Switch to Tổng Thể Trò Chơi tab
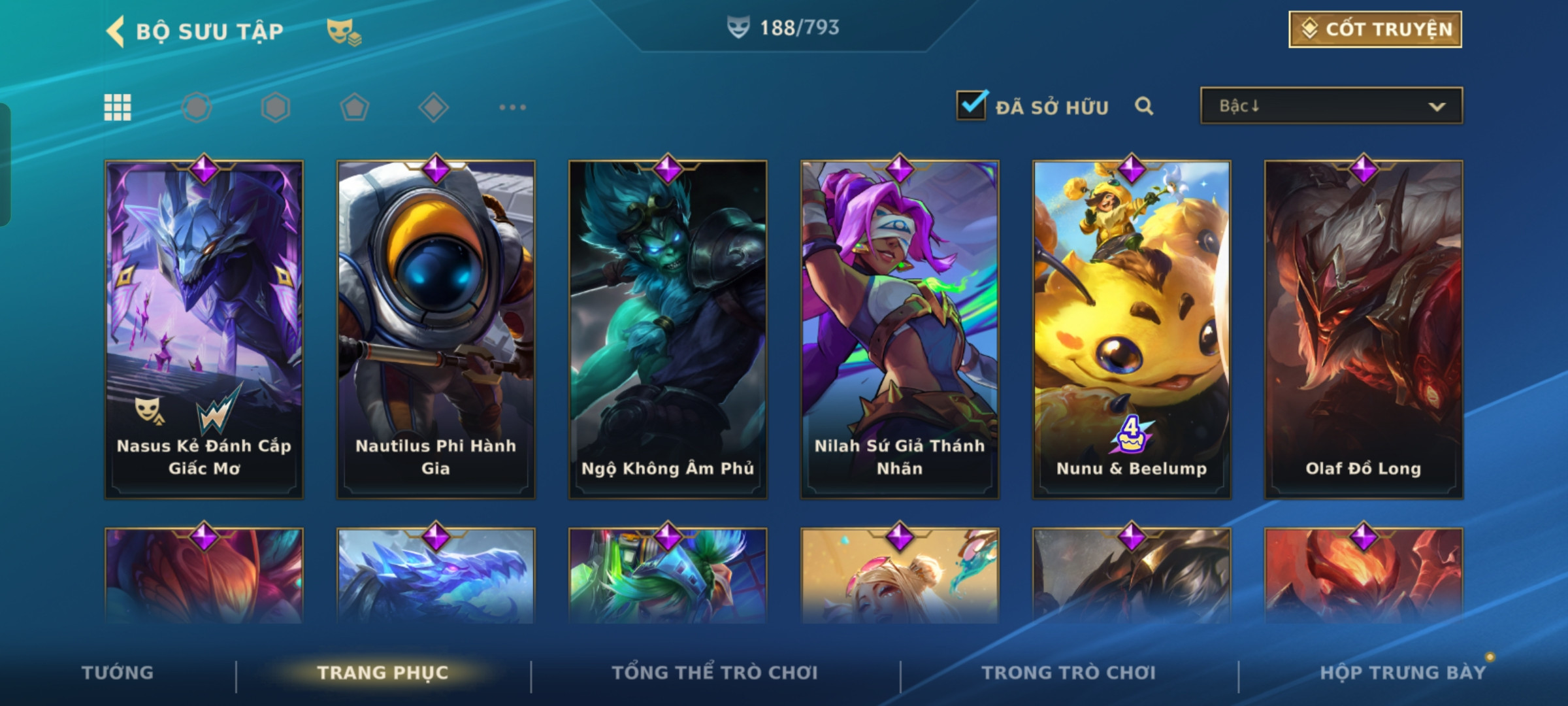Image resolution: width=1568 pixels, height=706 pixels. 715,673
